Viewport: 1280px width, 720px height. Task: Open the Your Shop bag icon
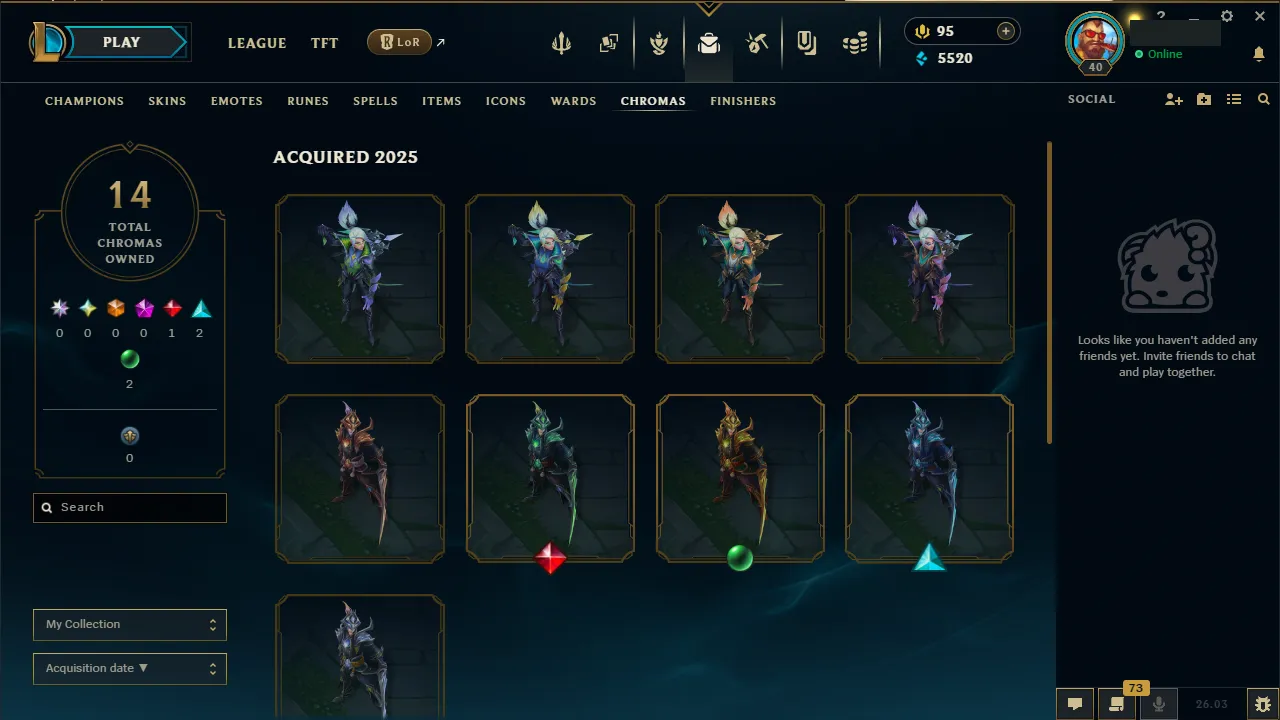[806, 42]
